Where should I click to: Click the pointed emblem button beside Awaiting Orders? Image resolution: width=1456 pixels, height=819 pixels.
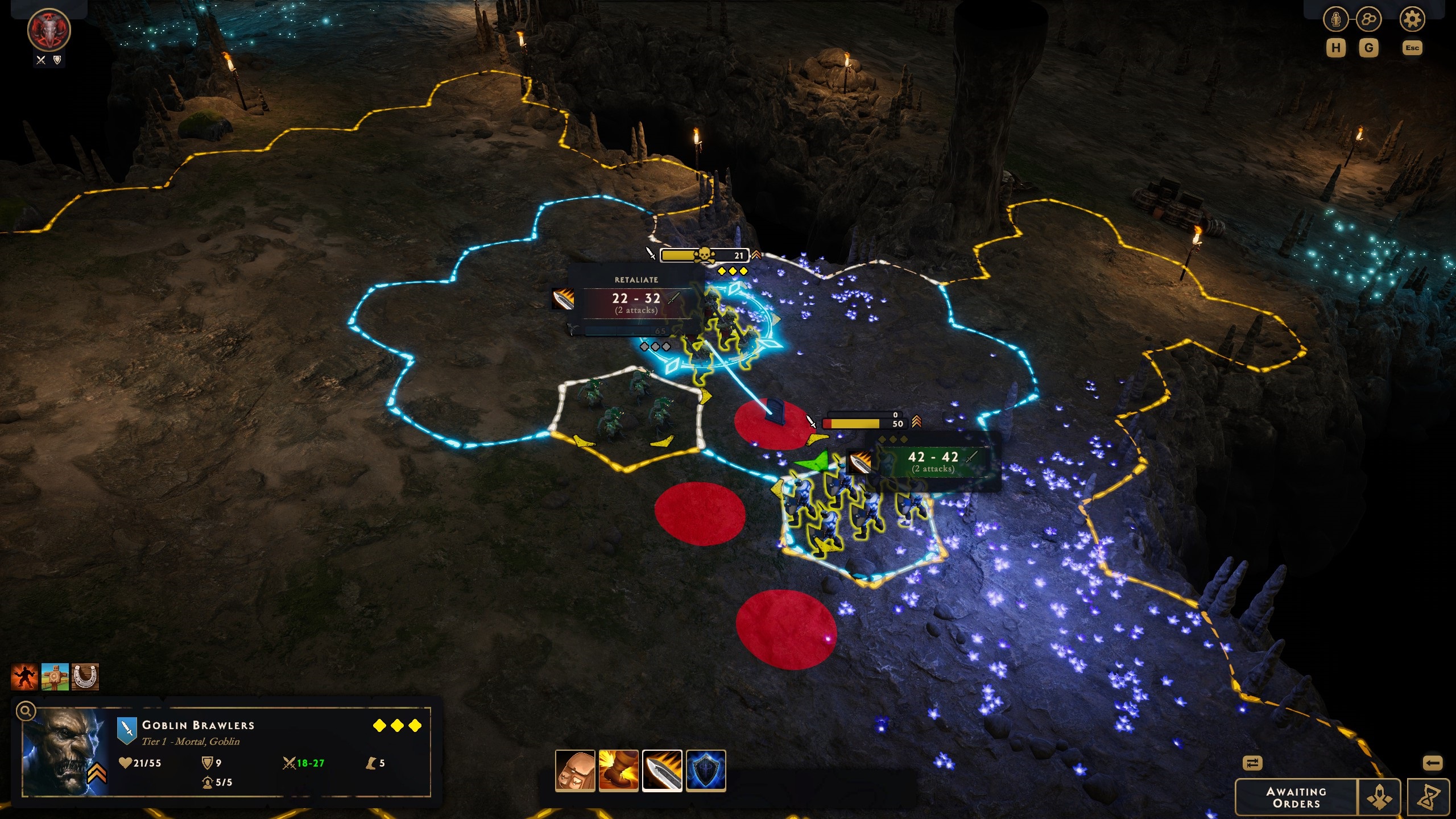pyautogui.click(x=1379, y=797)
